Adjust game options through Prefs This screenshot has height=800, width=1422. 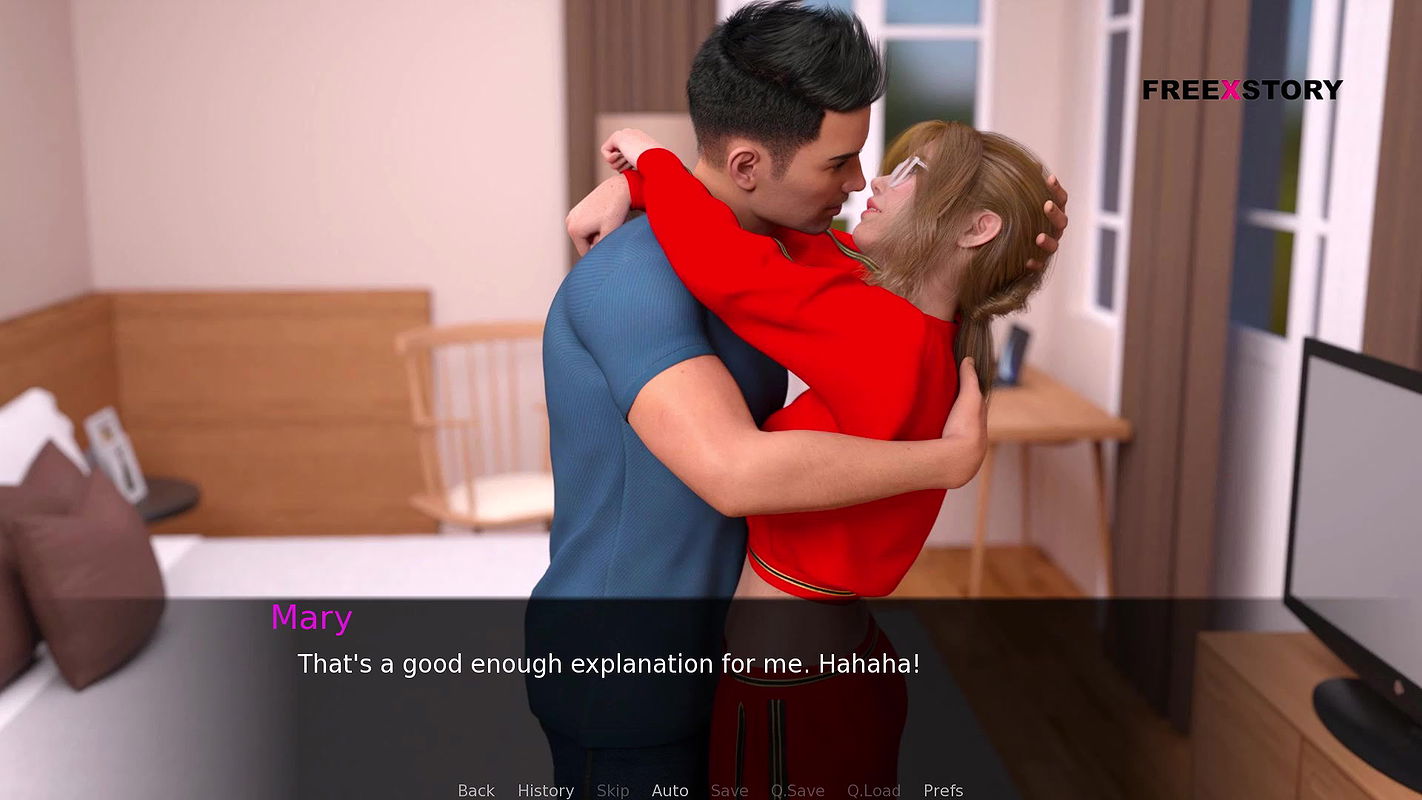click(942, 790)
